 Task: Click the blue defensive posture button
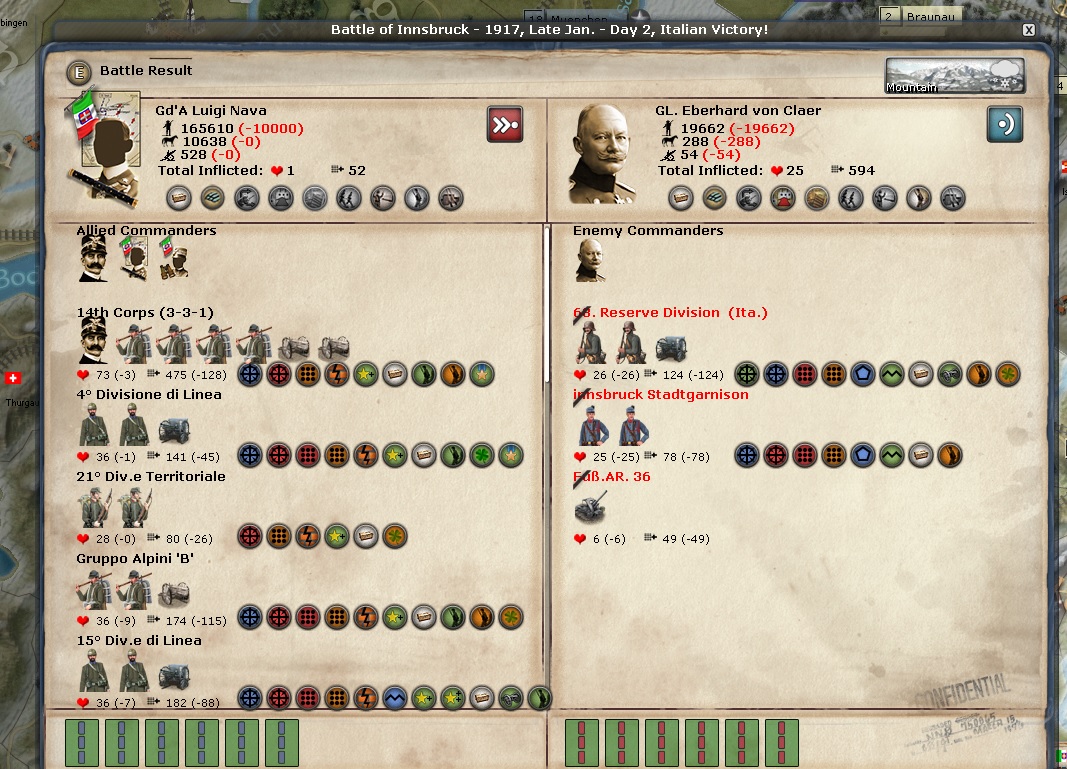[1005, 124]
